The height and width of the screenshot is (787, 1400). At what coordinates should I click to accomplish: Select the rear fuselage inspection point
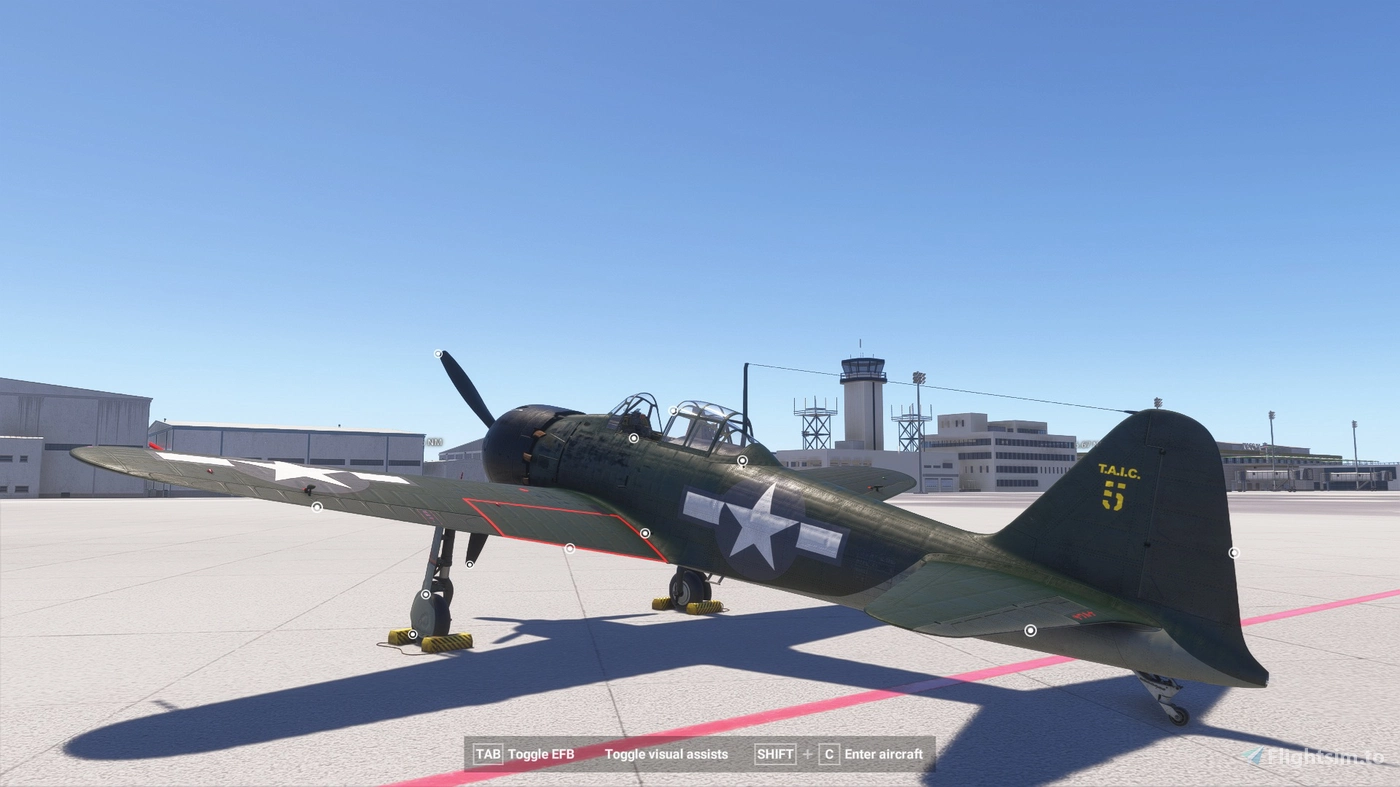coord(1030,630)
